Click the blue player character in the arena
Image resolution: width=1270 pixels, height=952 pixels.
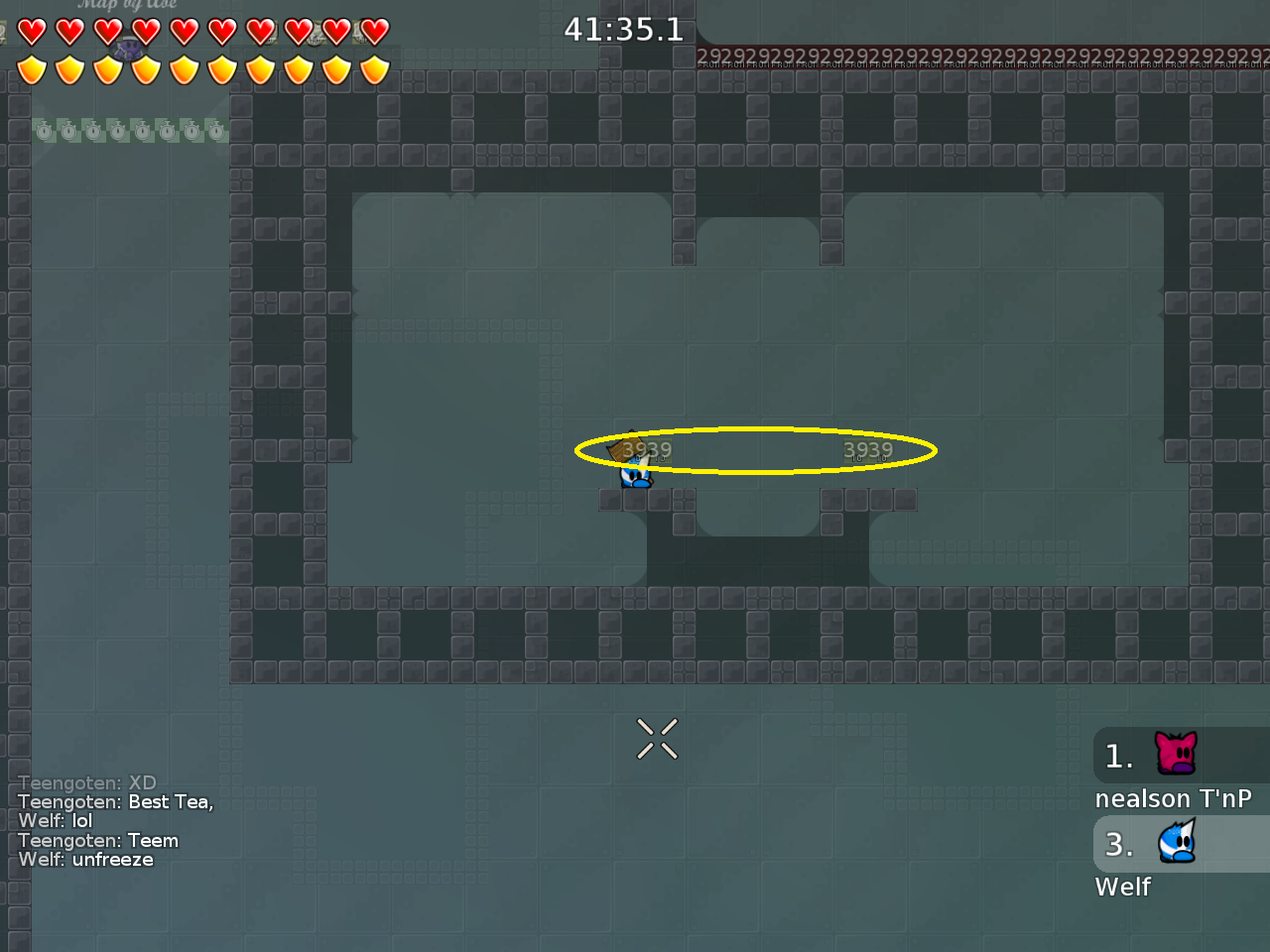(633, 474)
